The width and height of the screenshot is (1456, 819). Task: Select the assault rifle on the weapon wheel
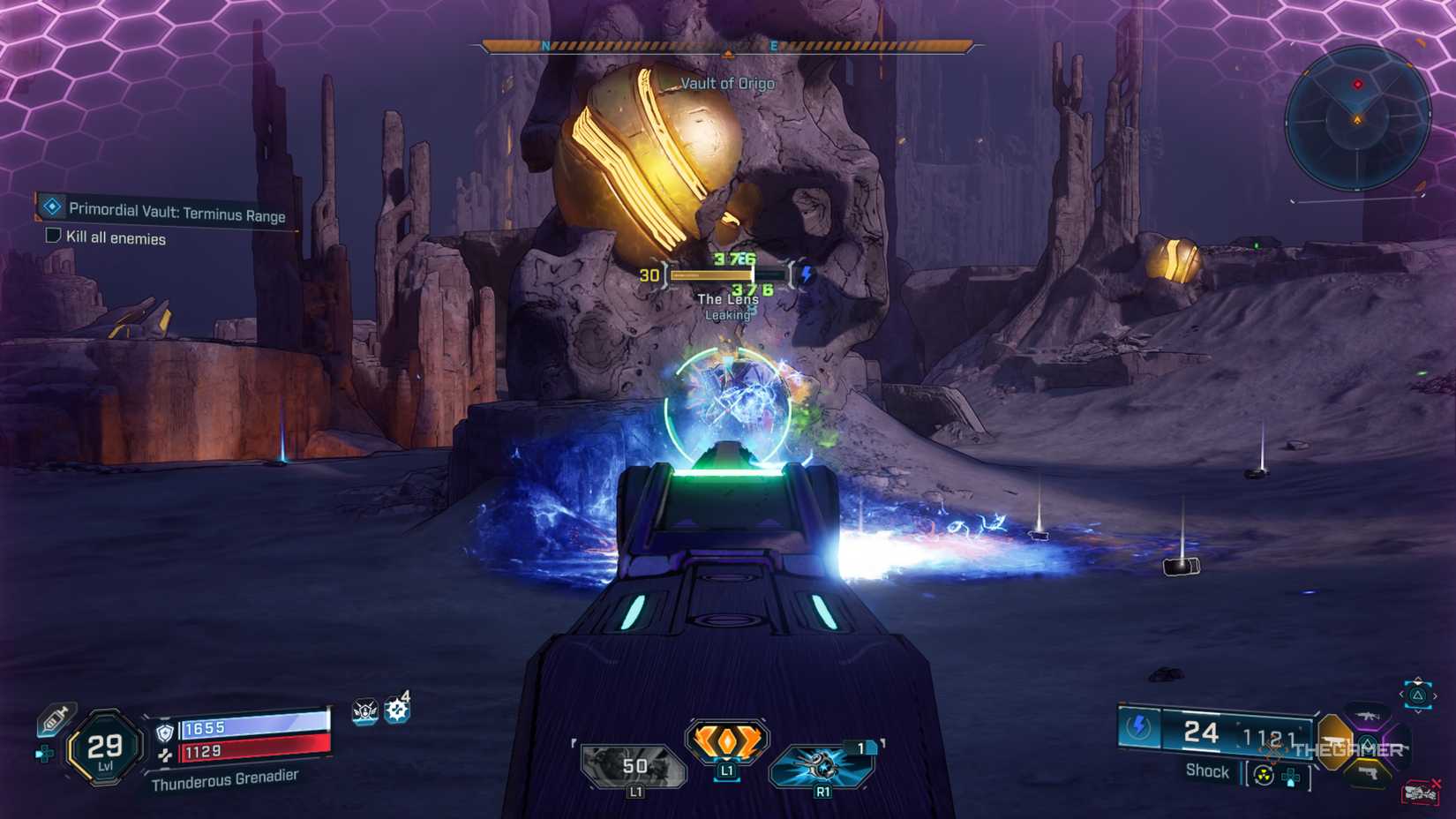coord(1368,716)
